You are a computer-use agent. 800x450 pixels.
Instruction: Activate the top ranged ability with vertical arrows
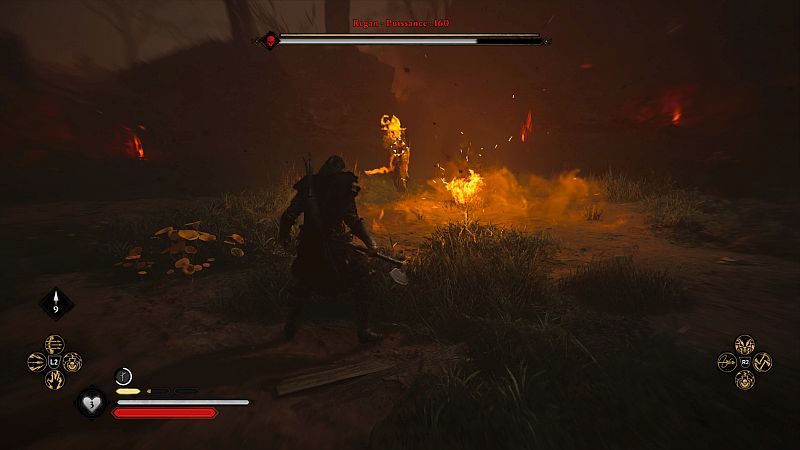[x=55, y=345]
